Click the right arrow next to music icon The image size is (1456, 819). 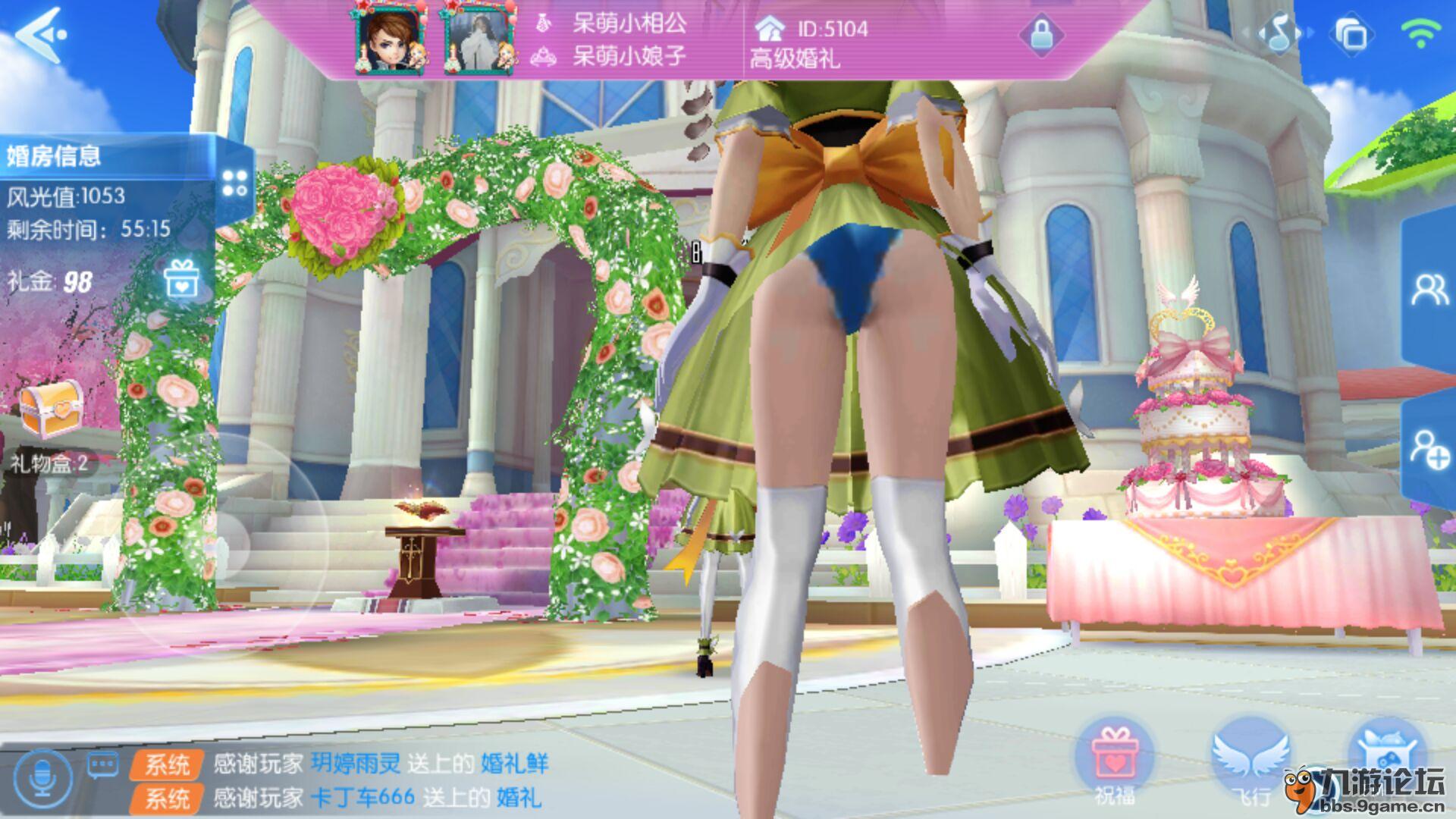coord(1310,30)
